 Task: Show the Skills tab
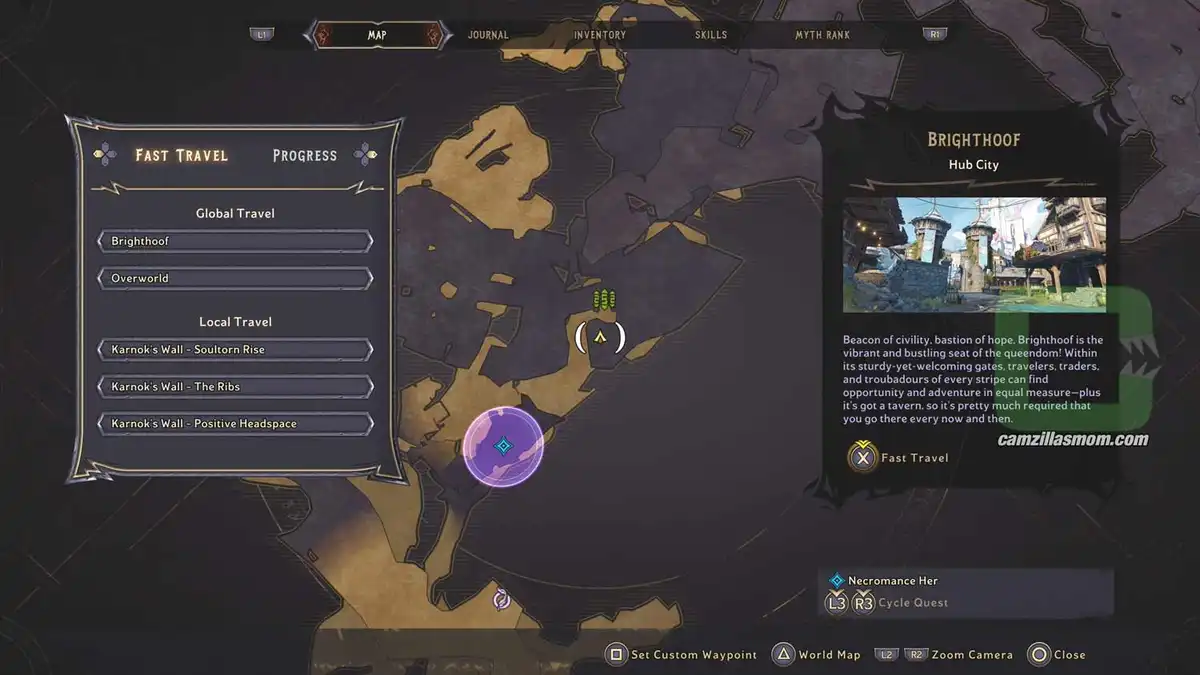(712, 35)
